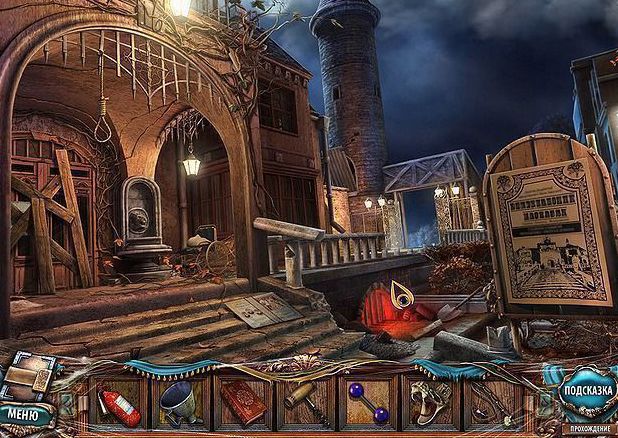This screenshot has height=438, width=618.
Task: Select the blue-knobbed handle inventory item
Action: point(366,403)
